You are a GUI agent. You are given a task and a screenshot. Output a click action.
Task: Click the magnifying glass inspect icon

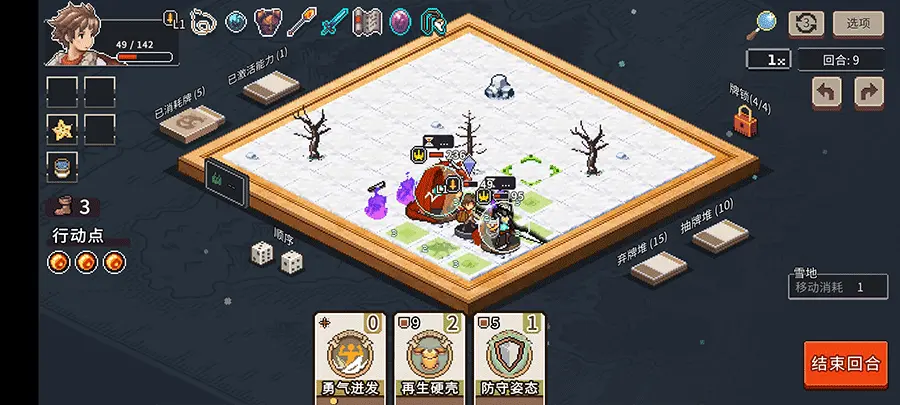[x=766, y=23]
